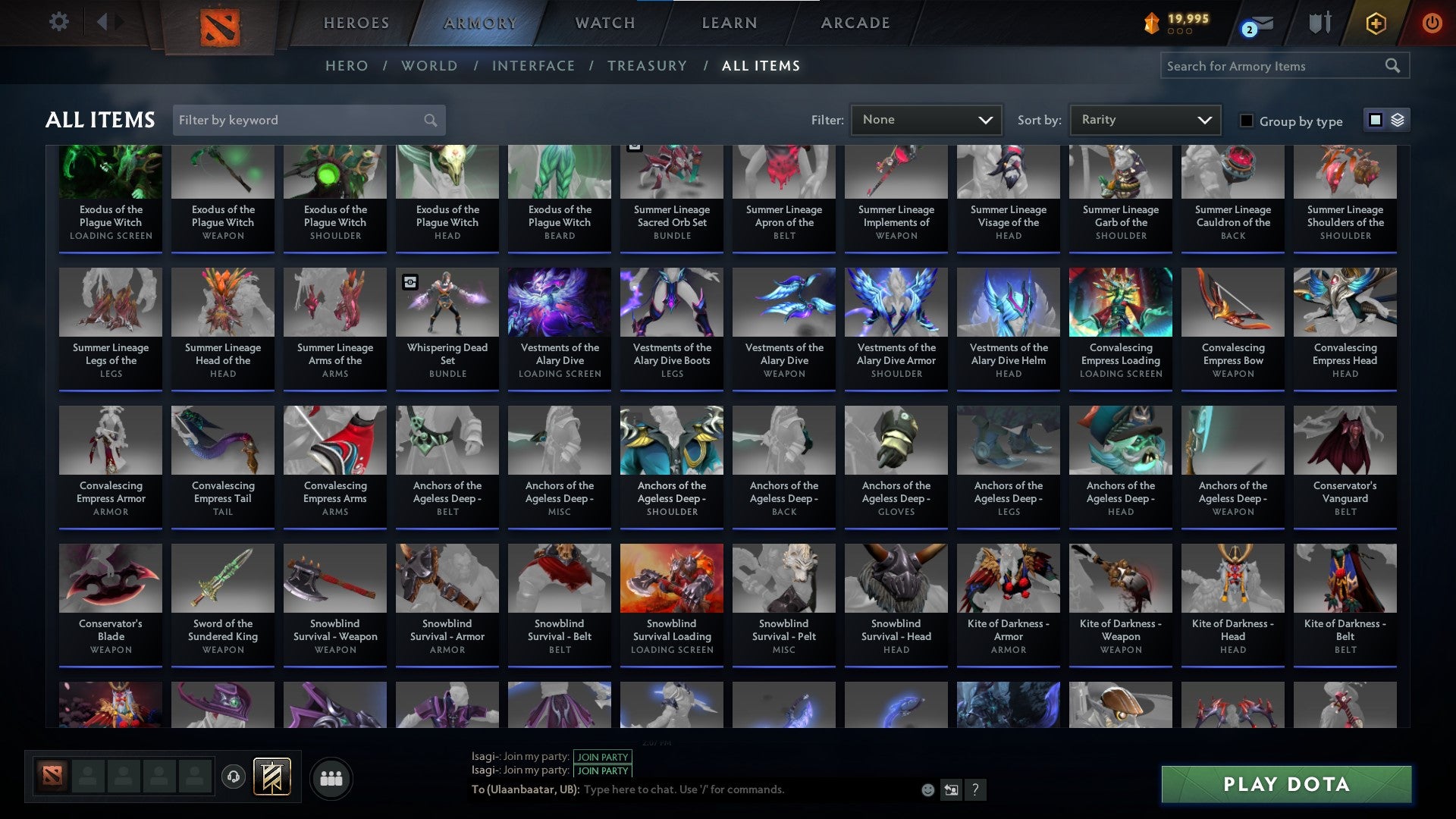Image resolution: width=1456 pixels, height=819 pixels.
Task: Select the single-item view toggle
Action: point(1374,120)
